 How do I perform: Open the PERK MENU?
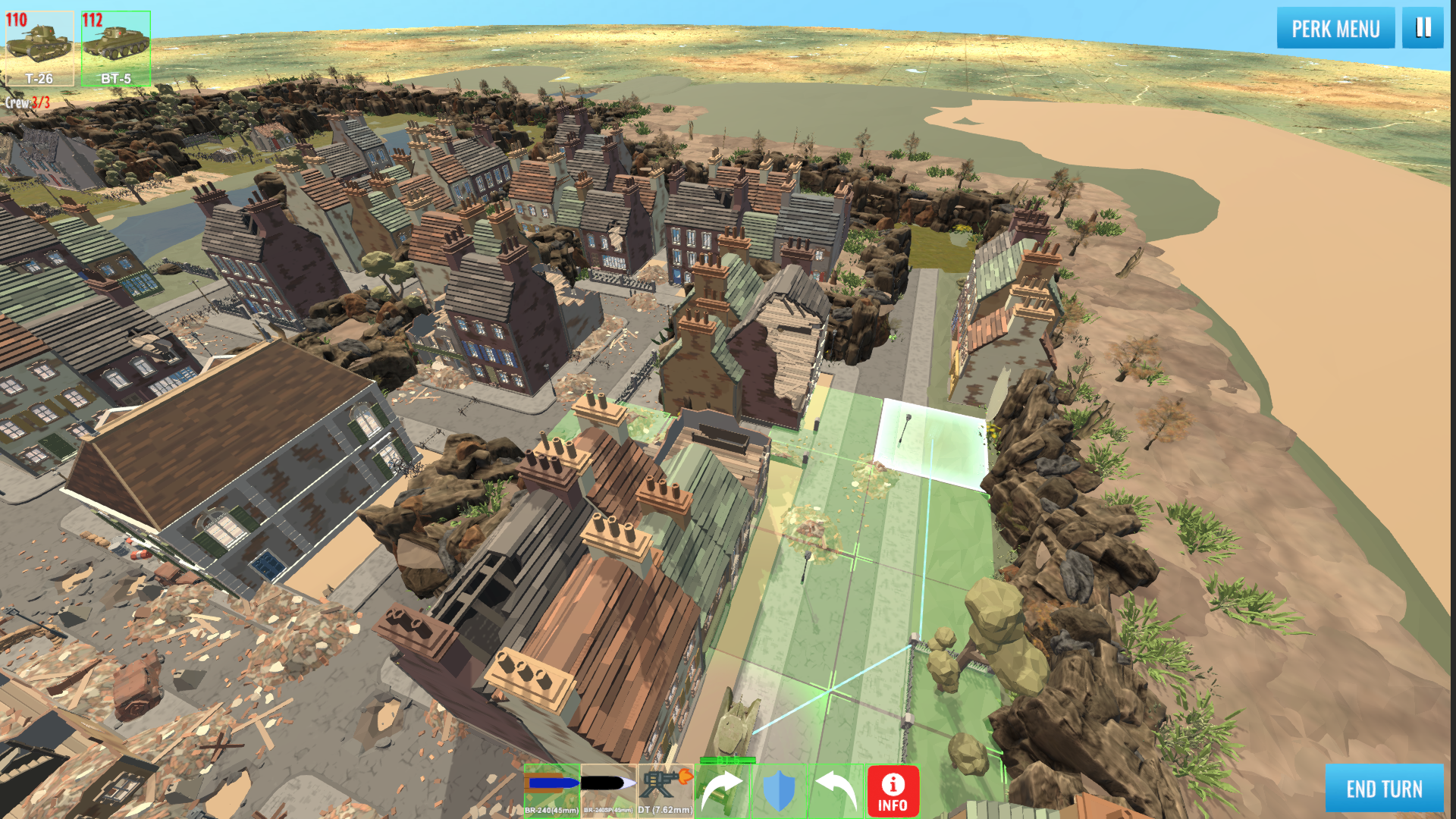(x=1335, y=29)
